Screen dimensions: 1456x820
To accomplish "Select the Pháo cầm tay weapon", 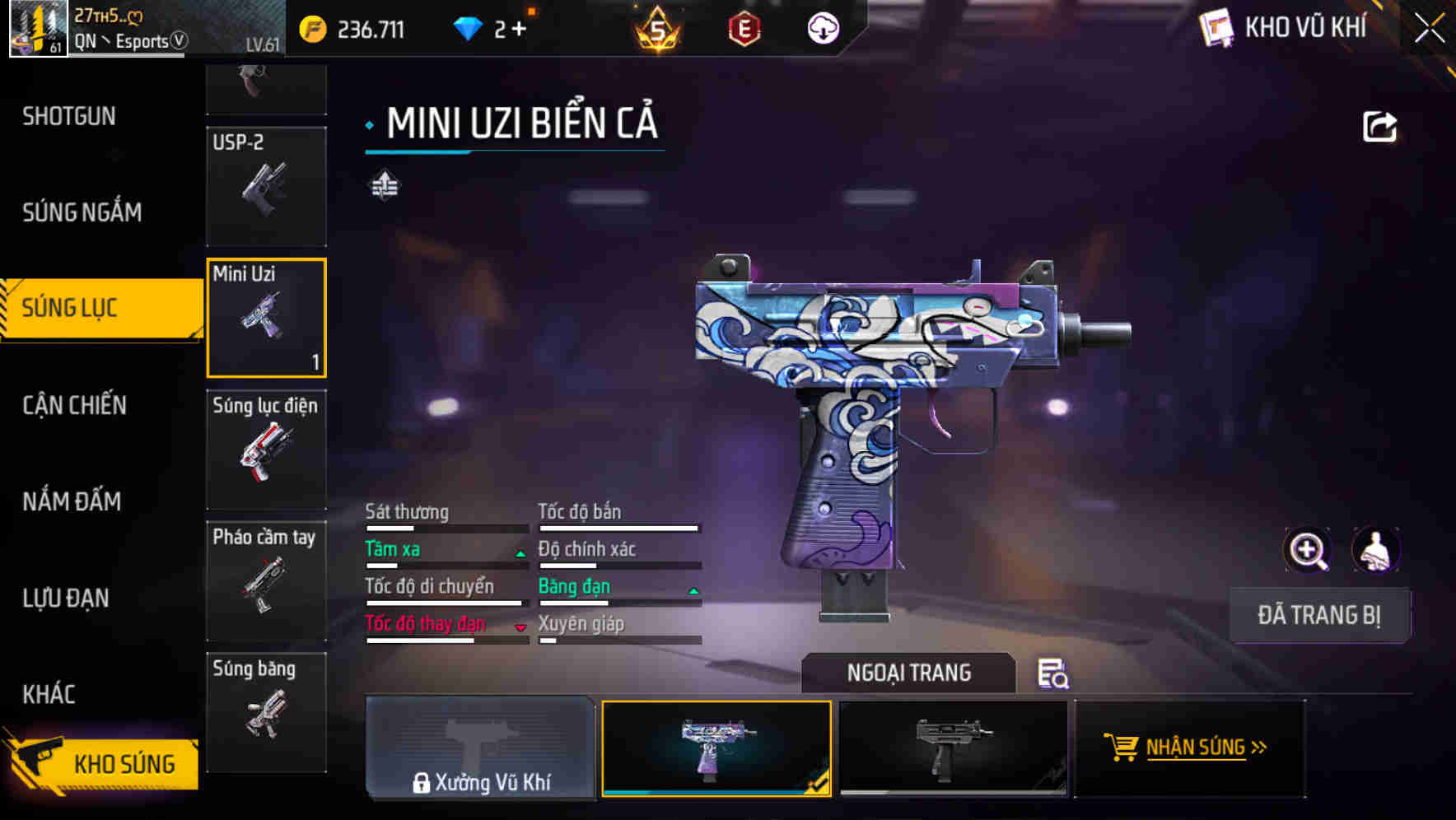I will [x=266, y=581].
